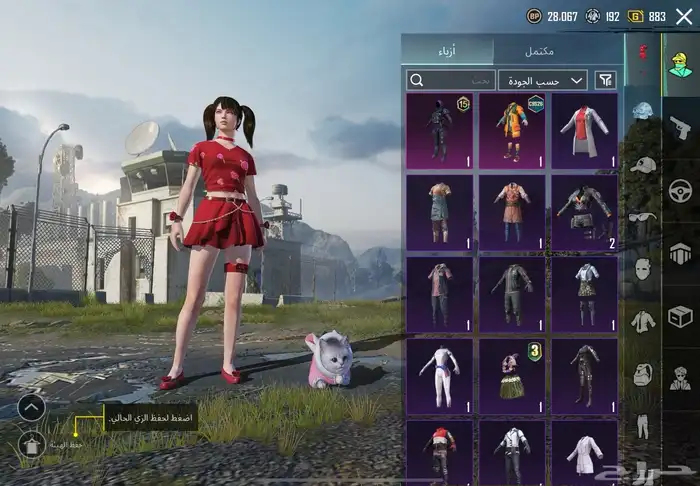The image size is (700, 486).
Task: Show the baseball cap subcategory
Action: tap(643, 164)
